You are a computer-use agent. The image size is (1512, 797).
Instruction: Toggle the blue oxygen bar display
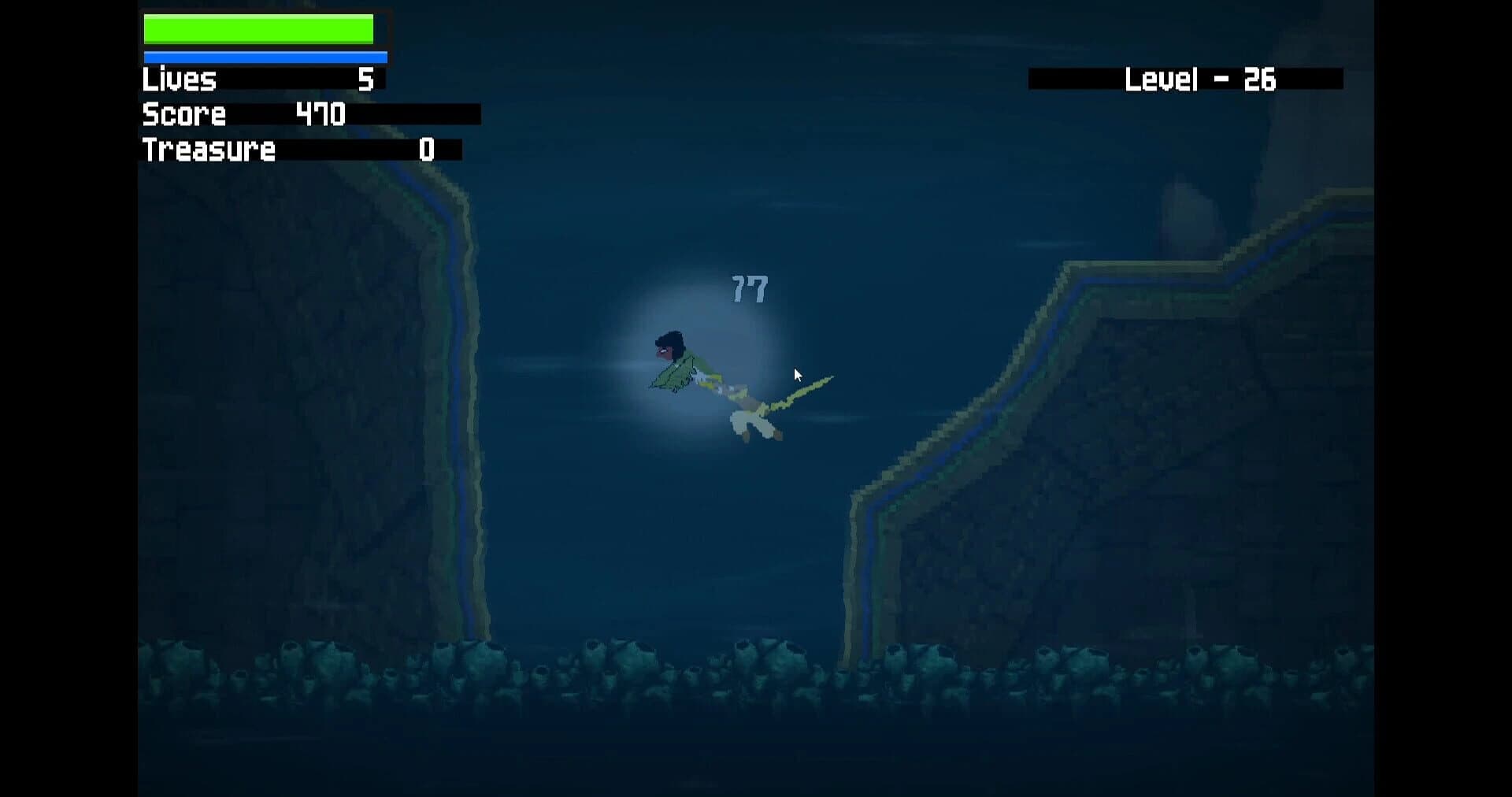pos(264,56)
